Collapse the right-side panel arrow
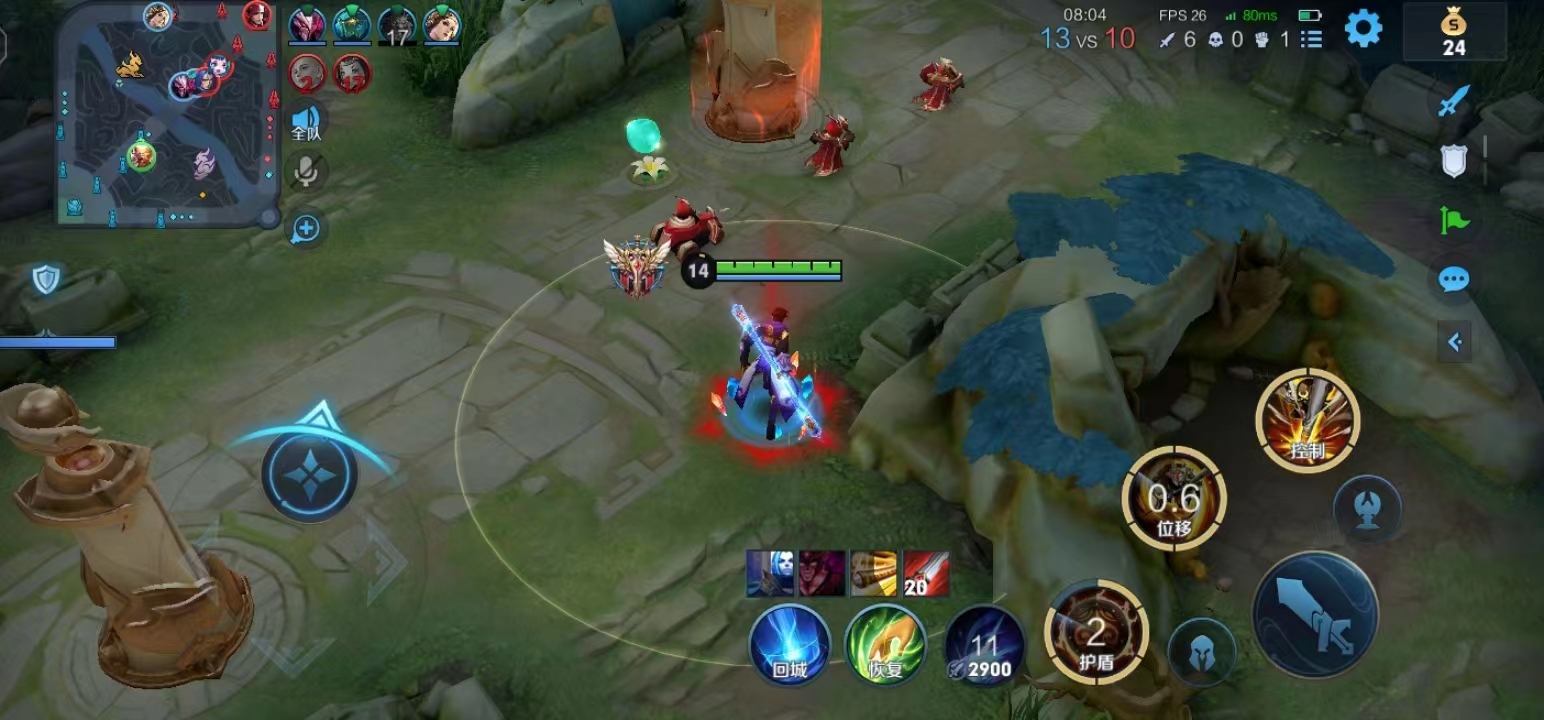1544x720 pixels. click(x=1455, y=343)
